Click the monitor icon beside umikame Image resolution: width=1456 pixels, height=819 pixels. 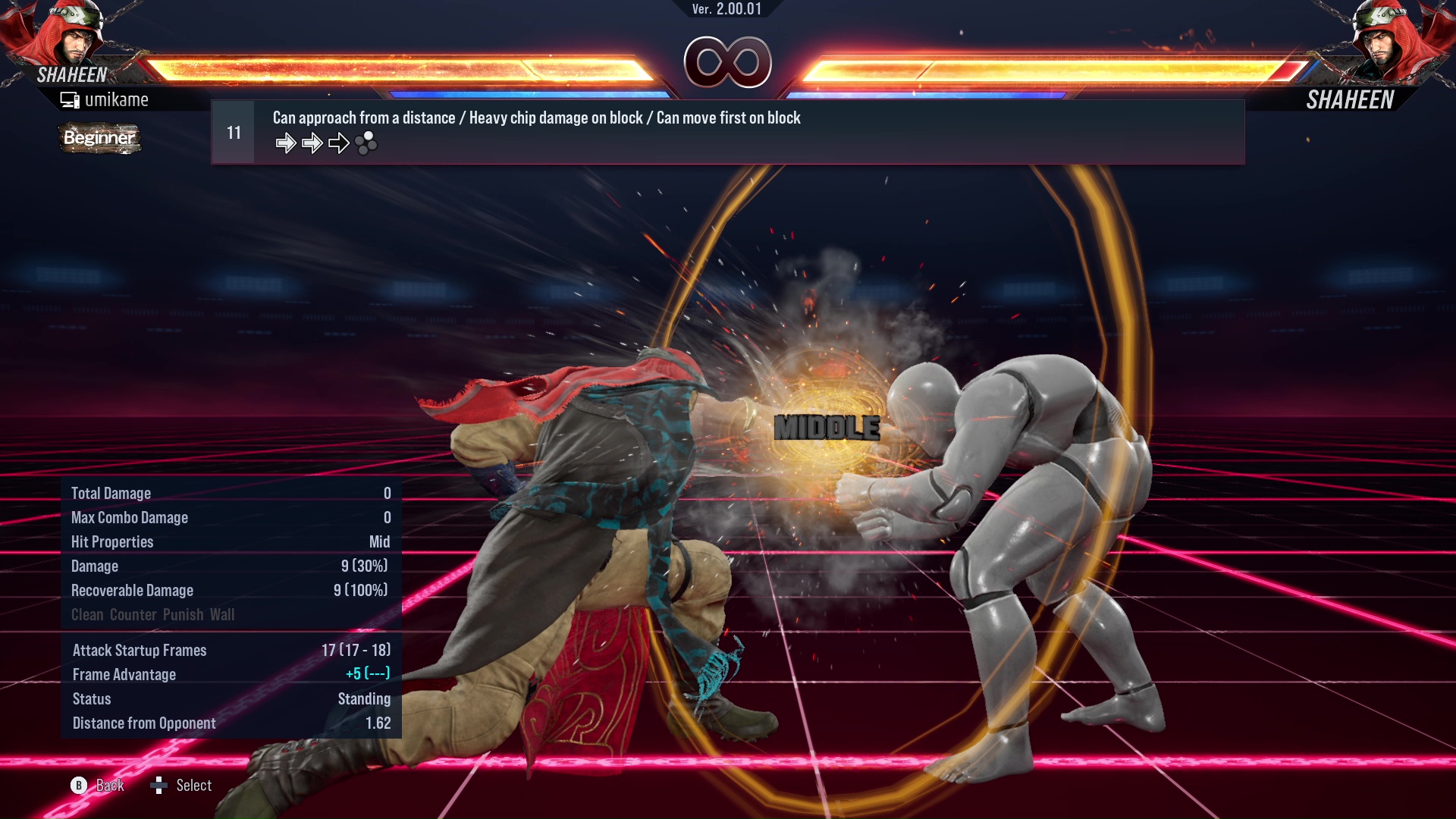69,99
